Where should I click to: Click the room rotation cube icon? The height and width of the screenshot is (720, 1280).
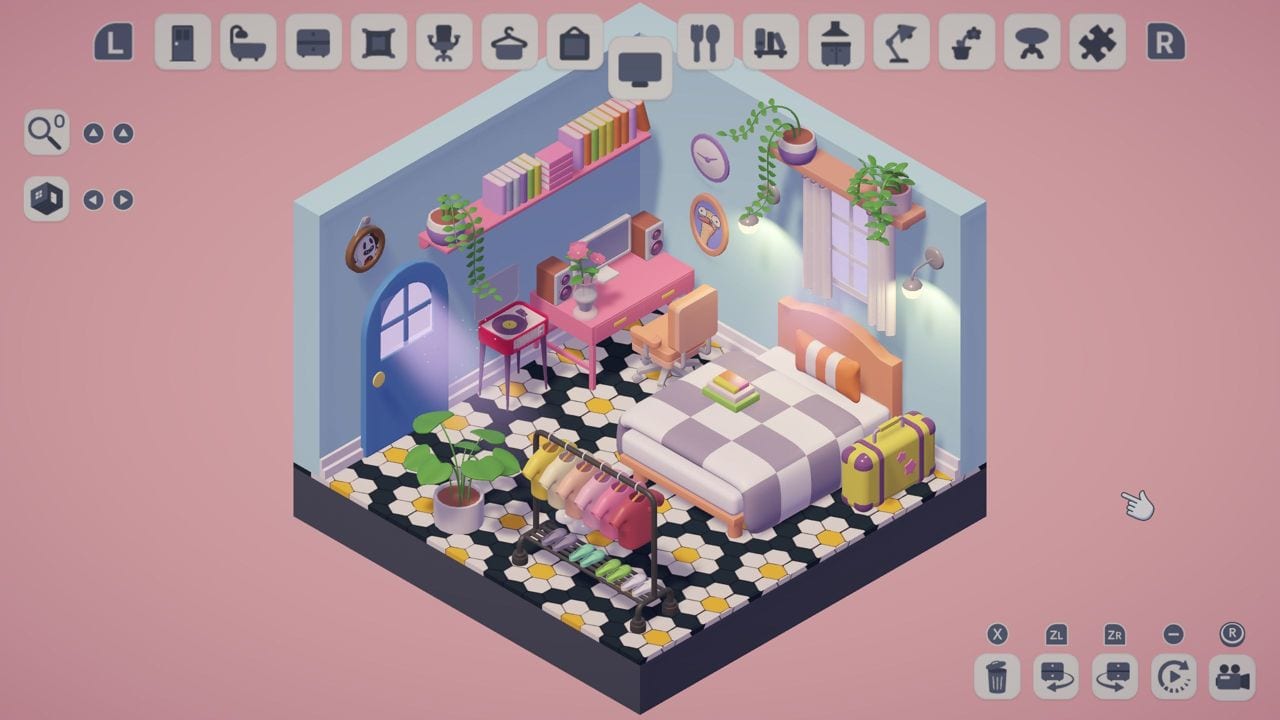pyautogui.click(x=46, y=198)
